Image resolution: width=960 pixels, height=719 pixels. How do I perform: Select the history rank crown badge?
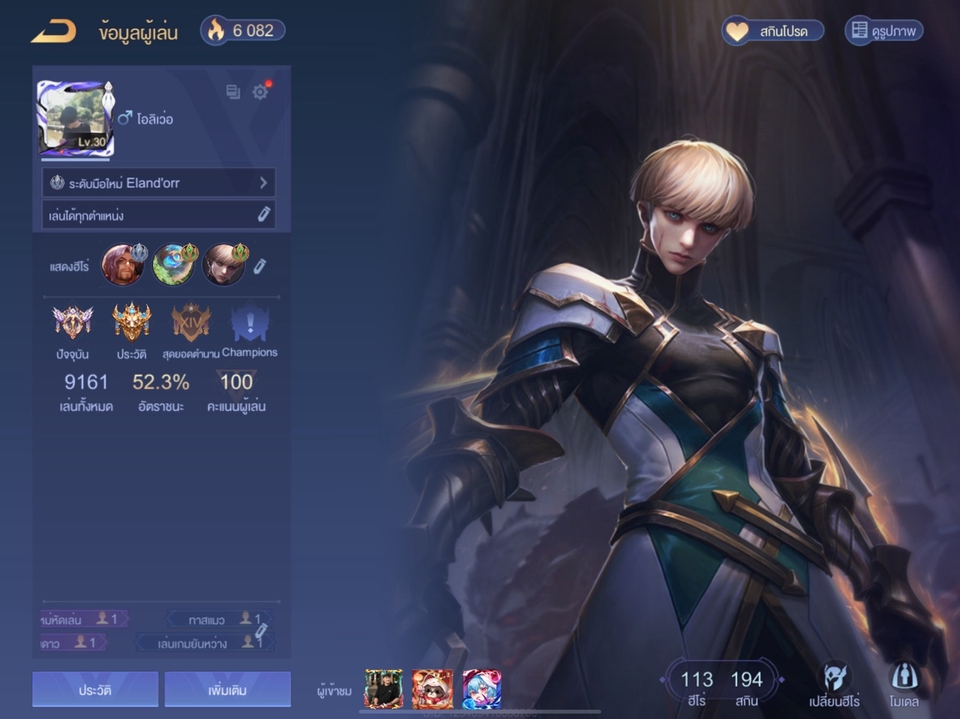click(x=131, y=322)
